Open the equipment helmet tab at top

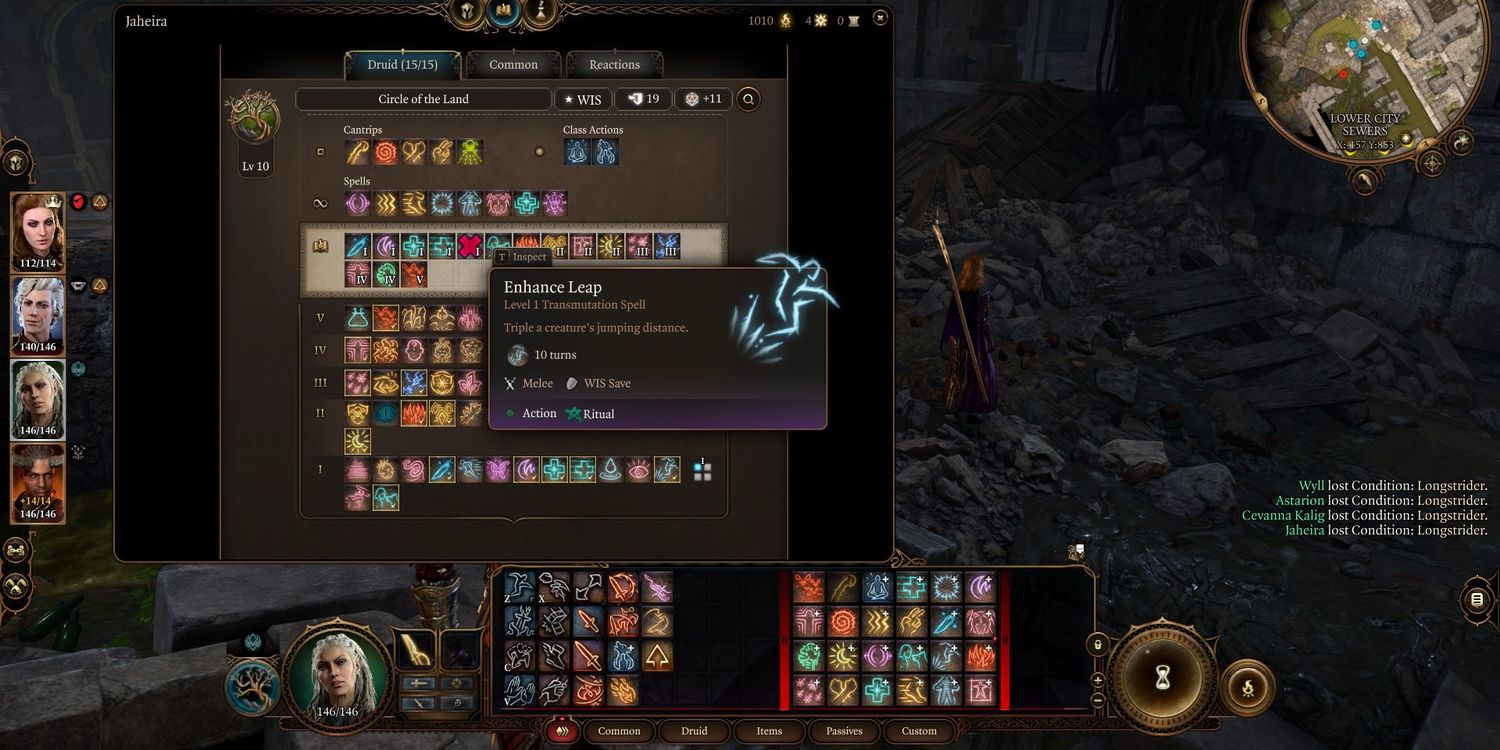[467, 12]
